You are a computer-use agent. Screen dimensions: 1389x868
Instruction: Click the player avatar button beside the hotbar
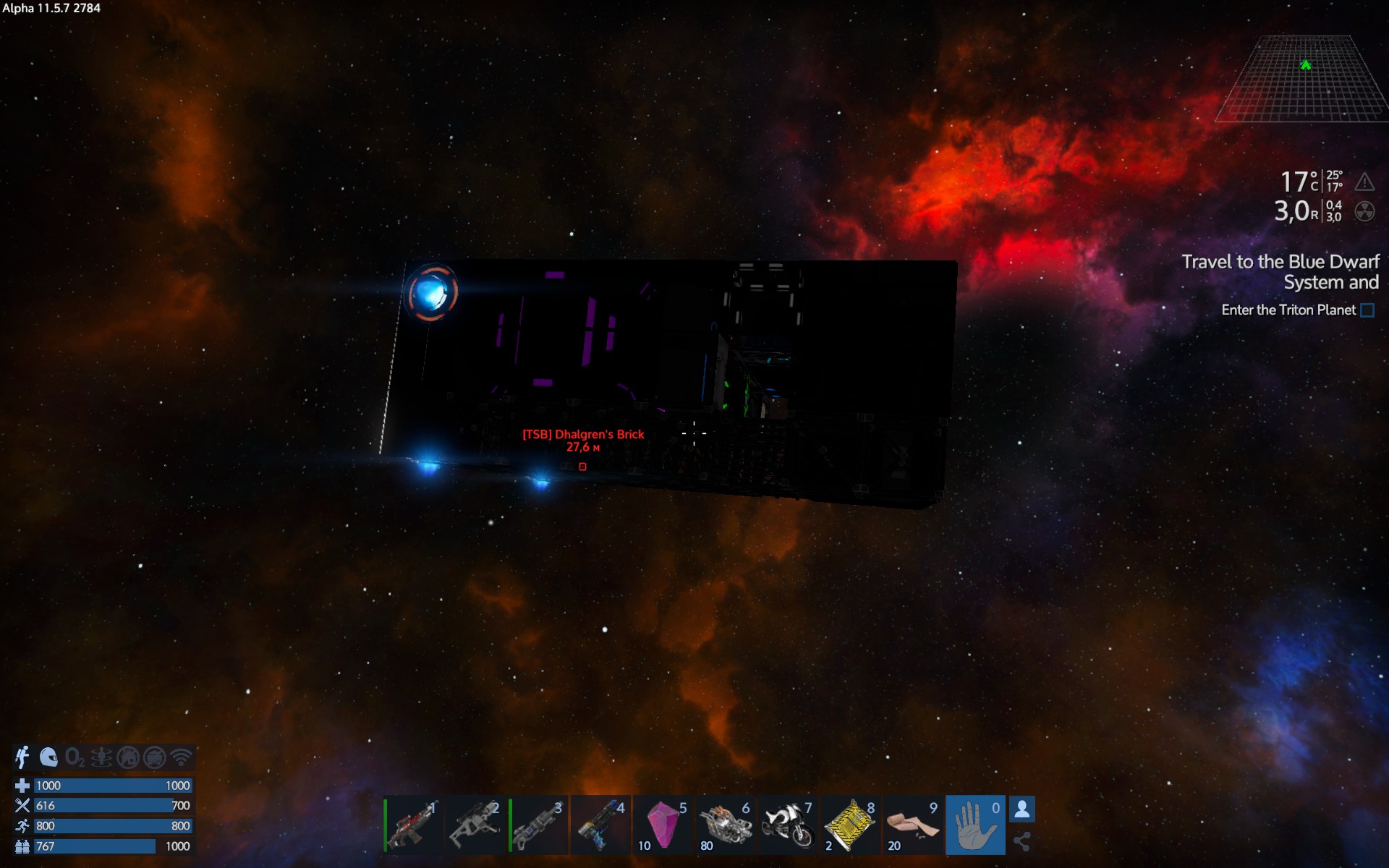point(1022,809)
